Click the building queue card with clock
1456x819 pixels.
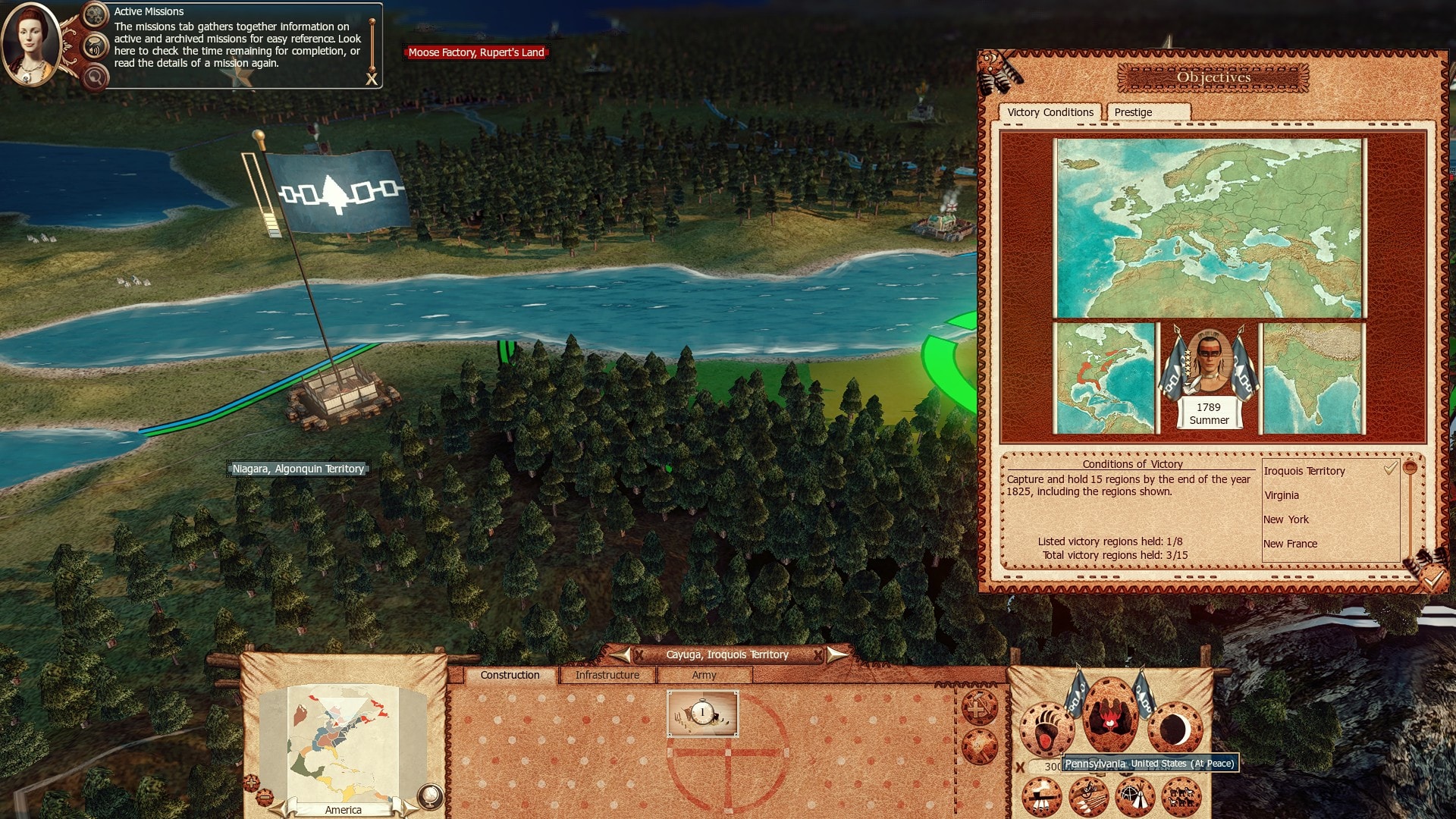pyautogui.click(x=702, y=713)
